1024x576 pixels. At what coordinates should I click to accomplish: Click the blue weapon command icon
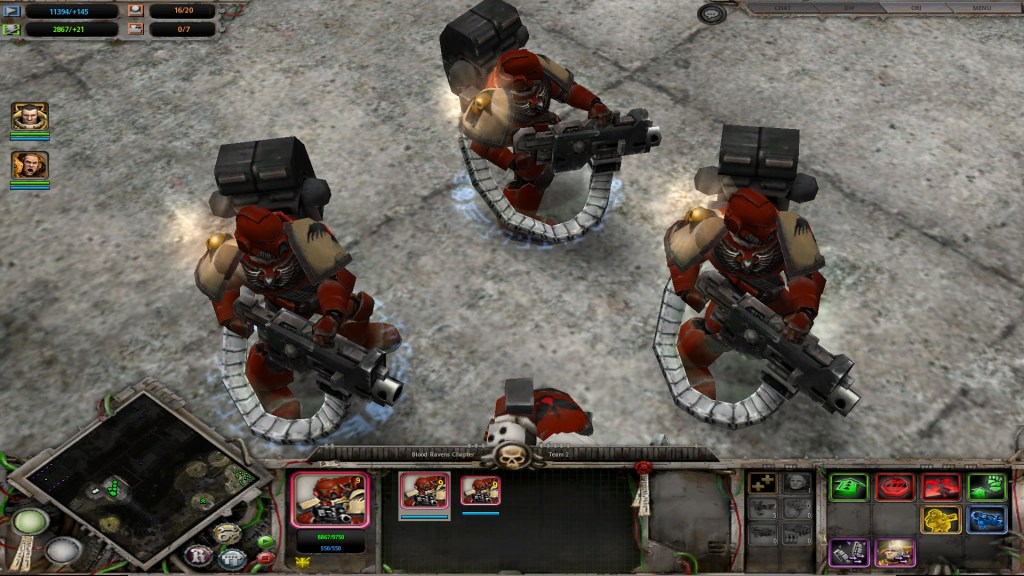pyautogui.click(x=987, y=520)
